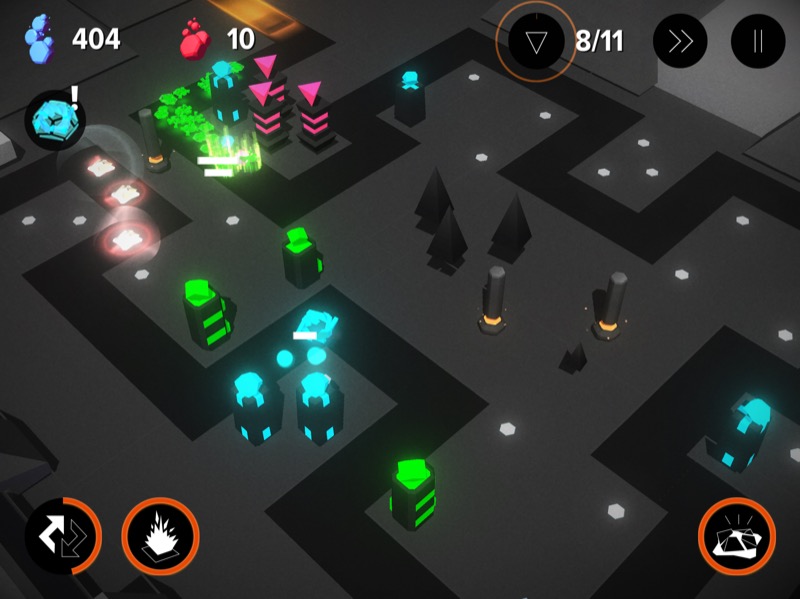Toggle fast-forward speed

pyautogui.click(x=680, y=42)
